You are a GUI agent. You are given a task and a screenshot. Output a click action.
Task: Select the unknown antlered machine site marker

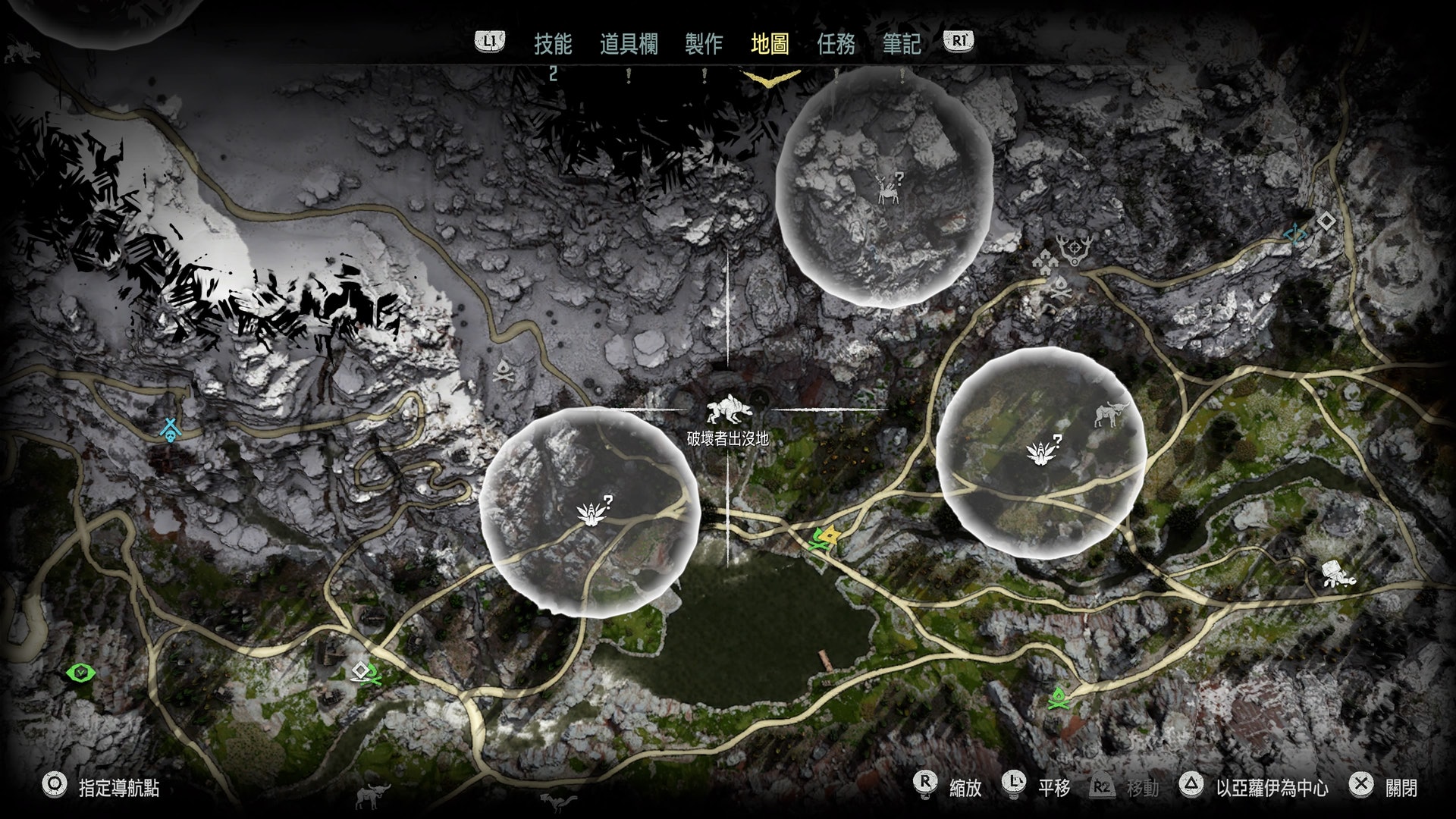click(x=888, y=189)
